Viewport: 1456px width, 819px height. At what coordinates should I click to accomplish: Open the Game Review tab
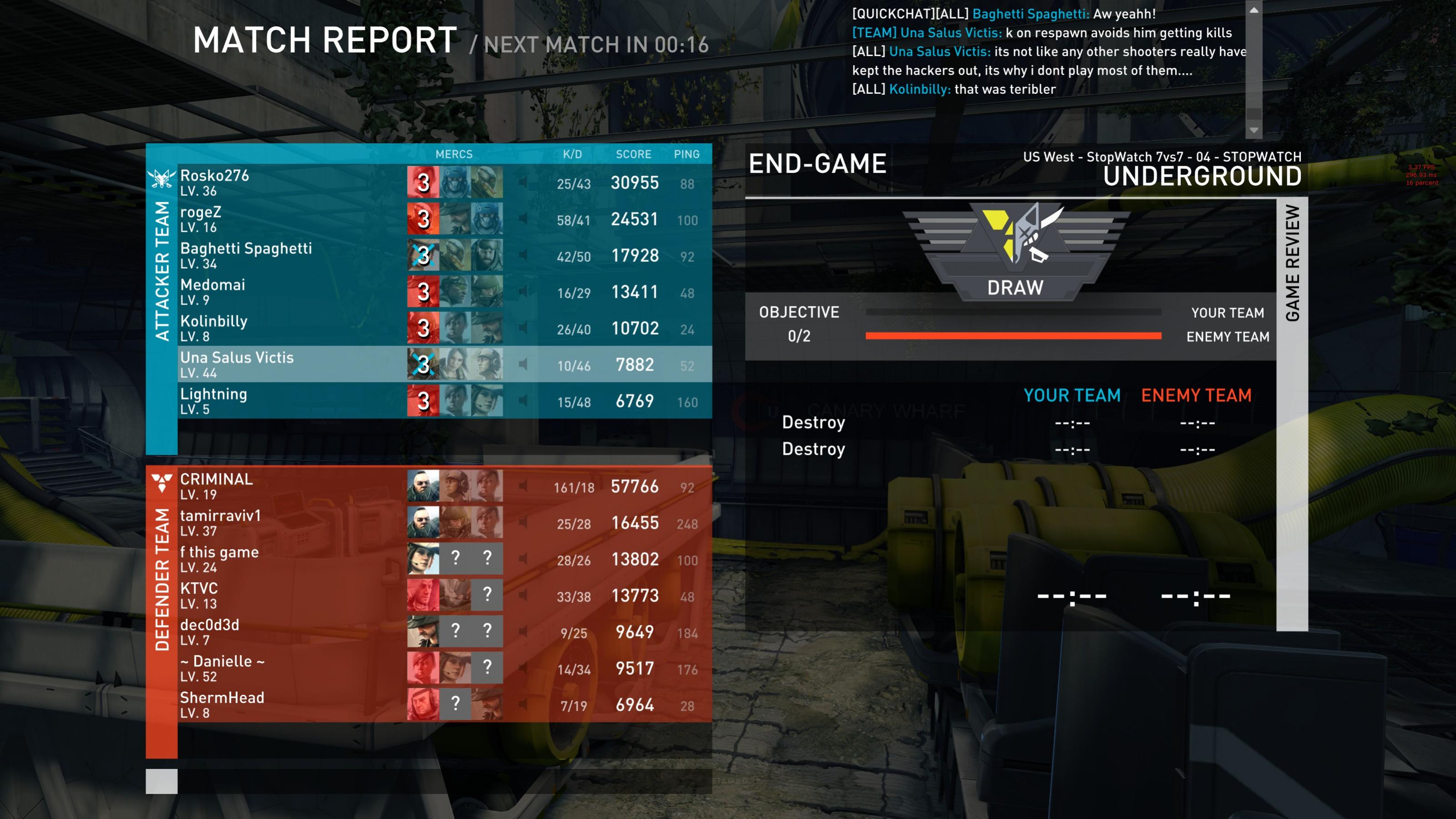[x=1292, y=264]
